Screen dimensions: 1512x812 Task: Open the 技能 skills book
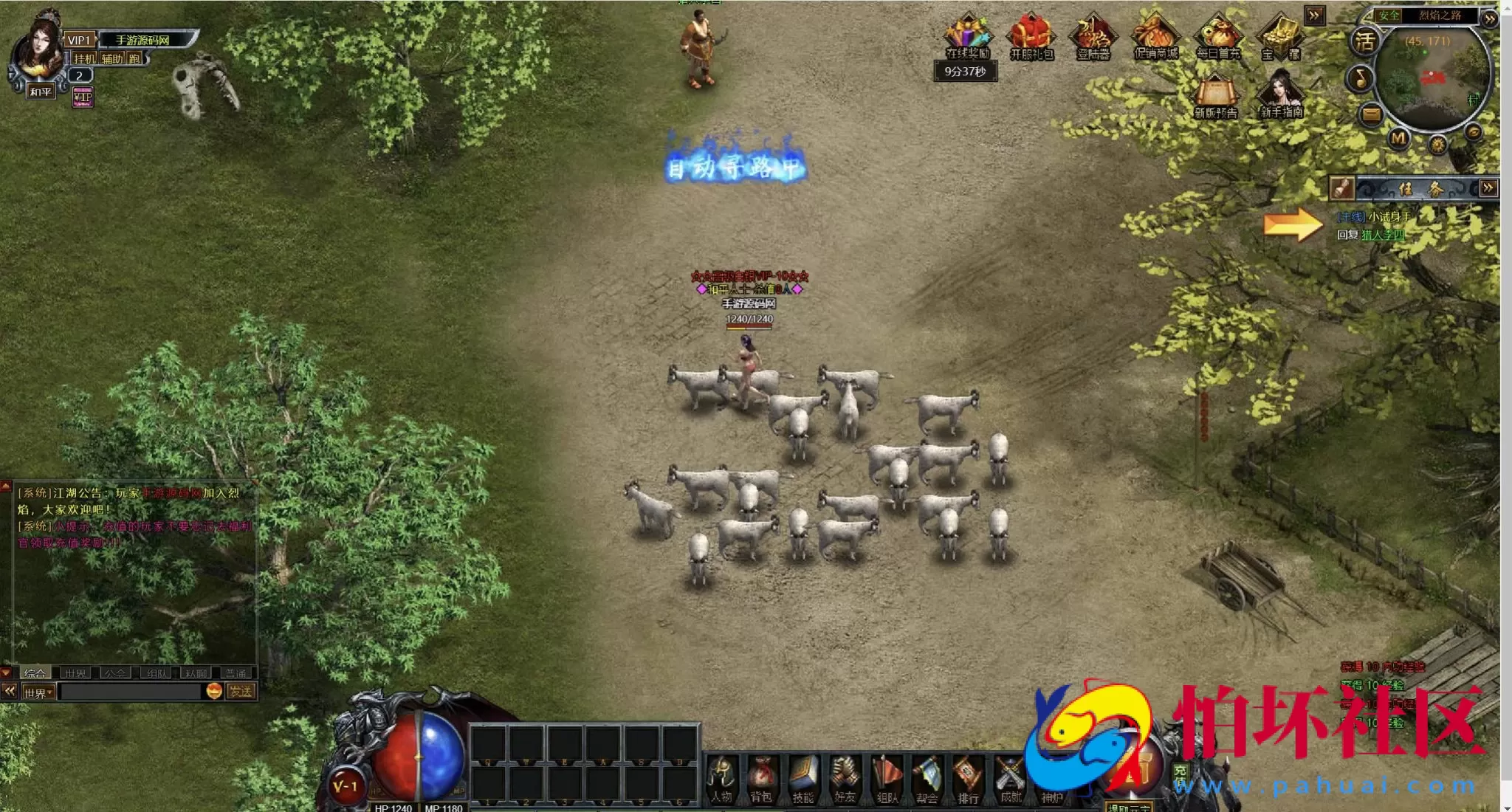click(x=803, y=779)
